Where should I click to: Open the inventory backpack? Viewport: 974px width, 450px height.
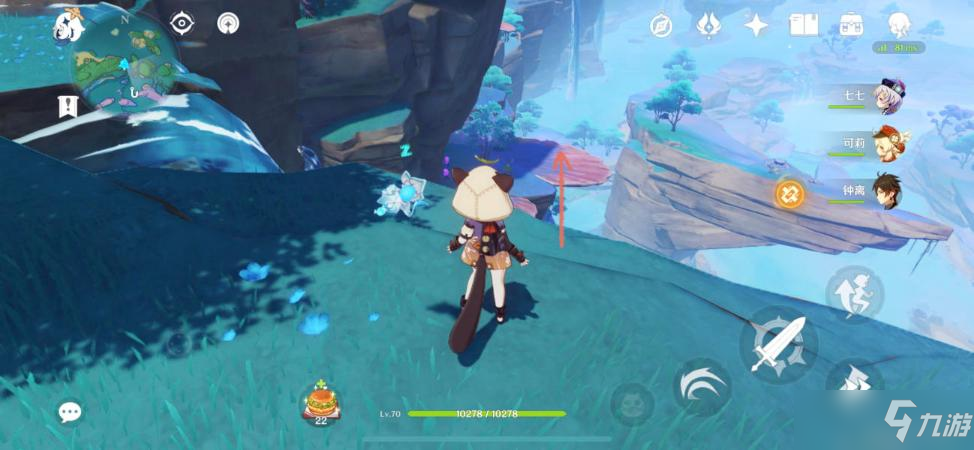point(851,25)
